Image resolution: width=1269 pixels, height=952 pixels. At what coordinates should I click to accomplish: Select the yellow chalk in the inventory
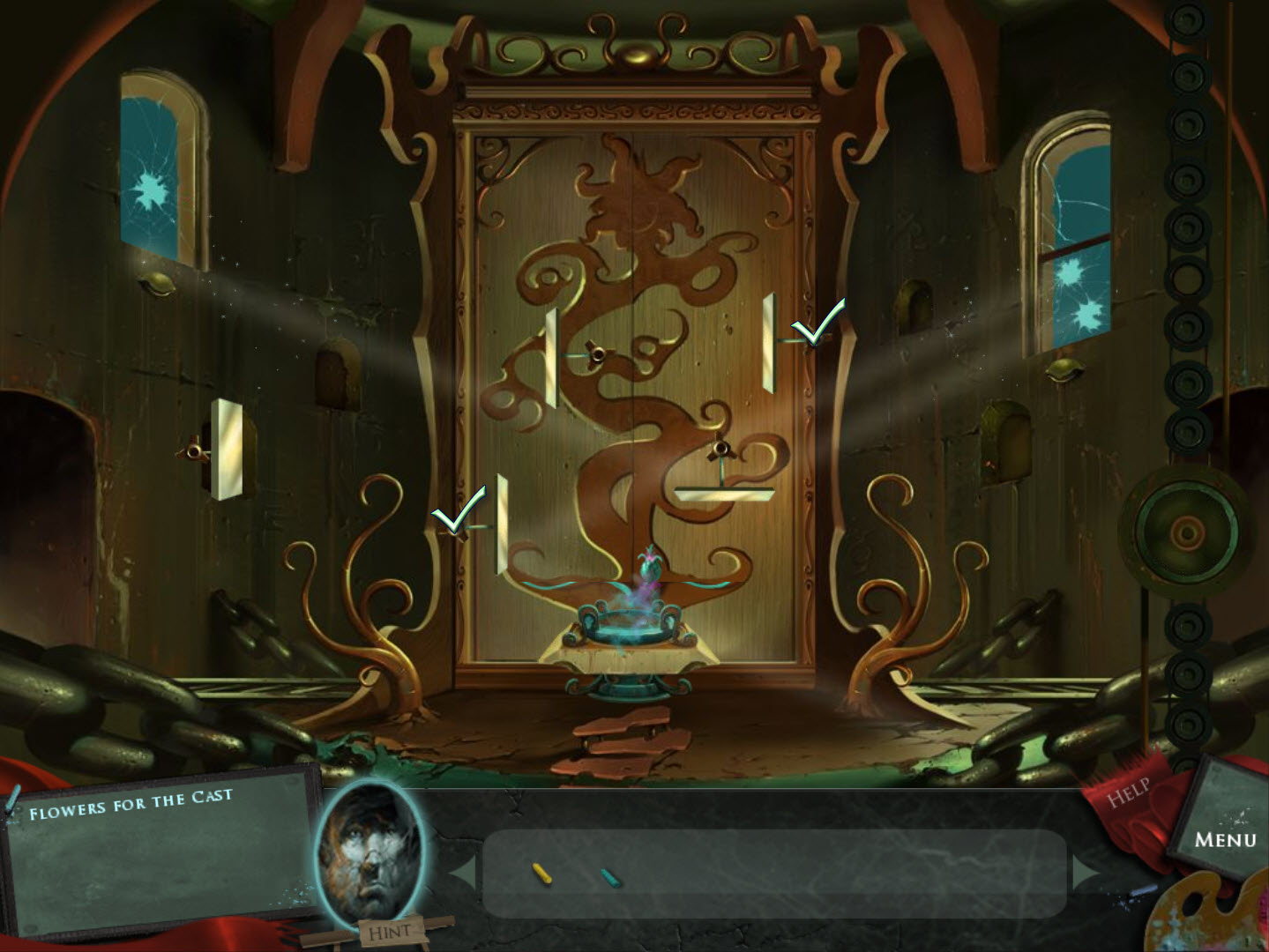(544, 873)
